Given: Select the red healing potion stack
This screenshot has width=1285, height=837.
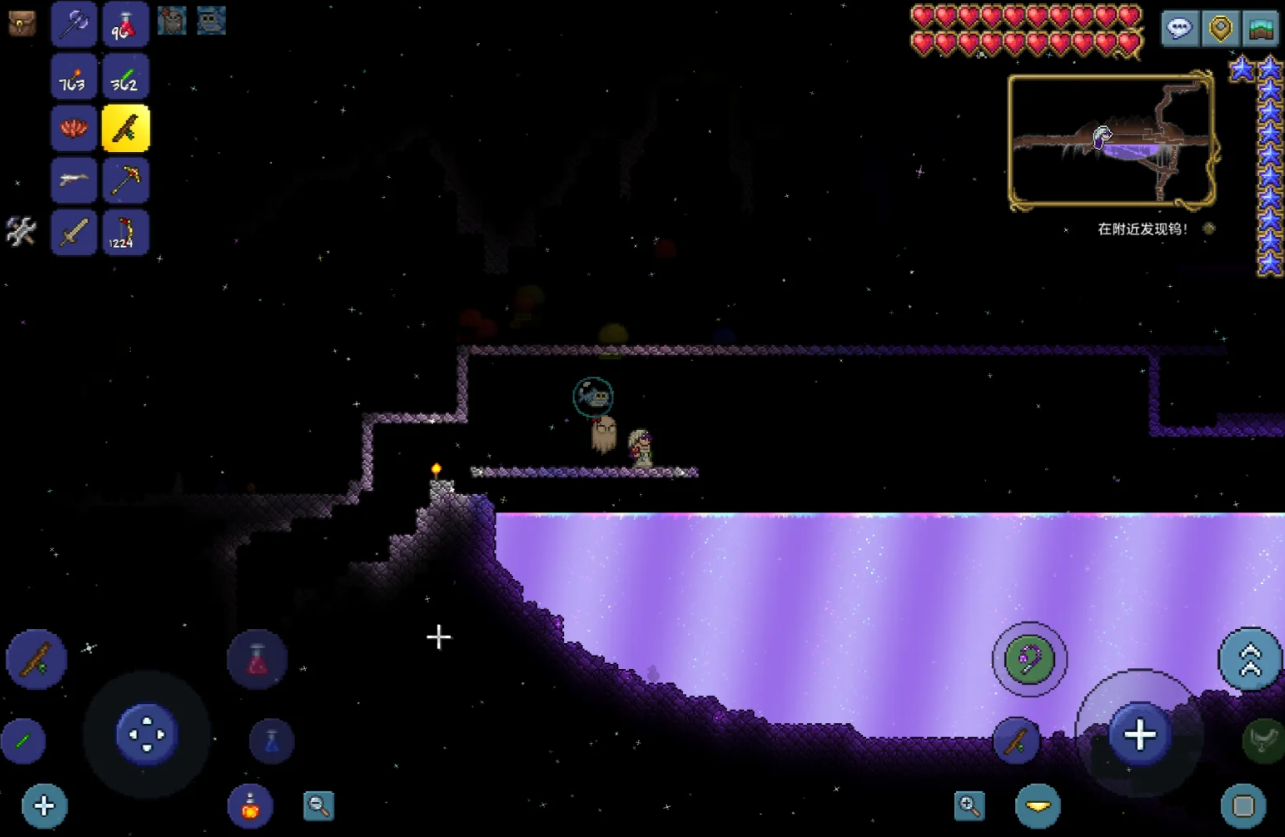Looking at the screenshot, I should coord(126,24).
